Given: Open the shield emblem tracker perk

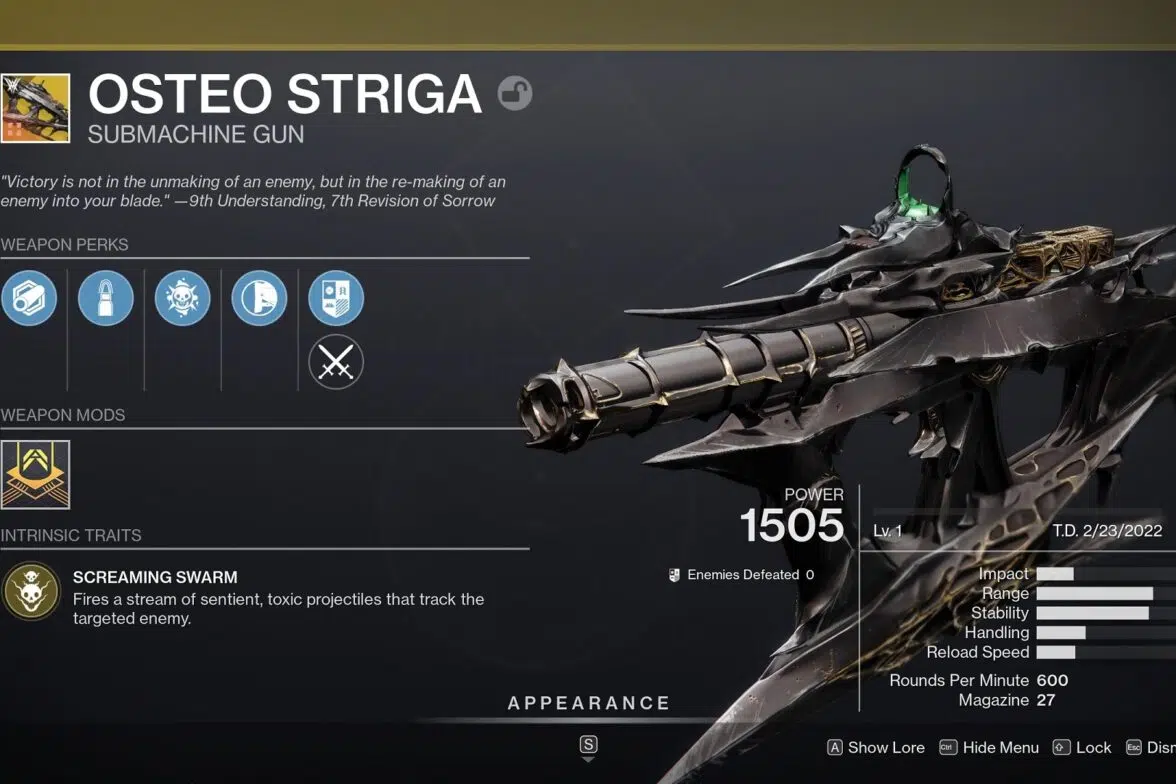Looking at the screenshot, I should point(336,298).
